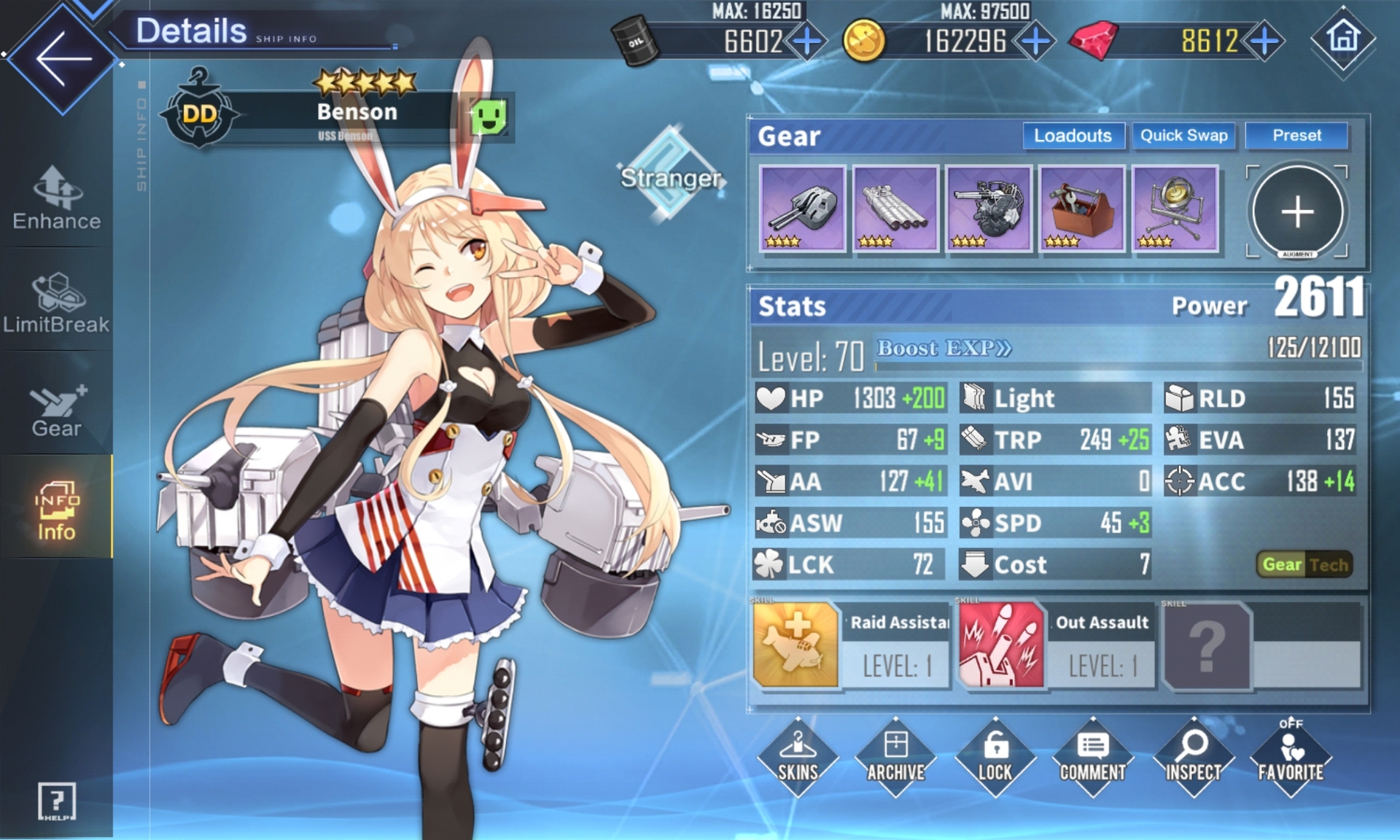
Task: Boost EXP for Benson
Action: (x=944, y=349)
